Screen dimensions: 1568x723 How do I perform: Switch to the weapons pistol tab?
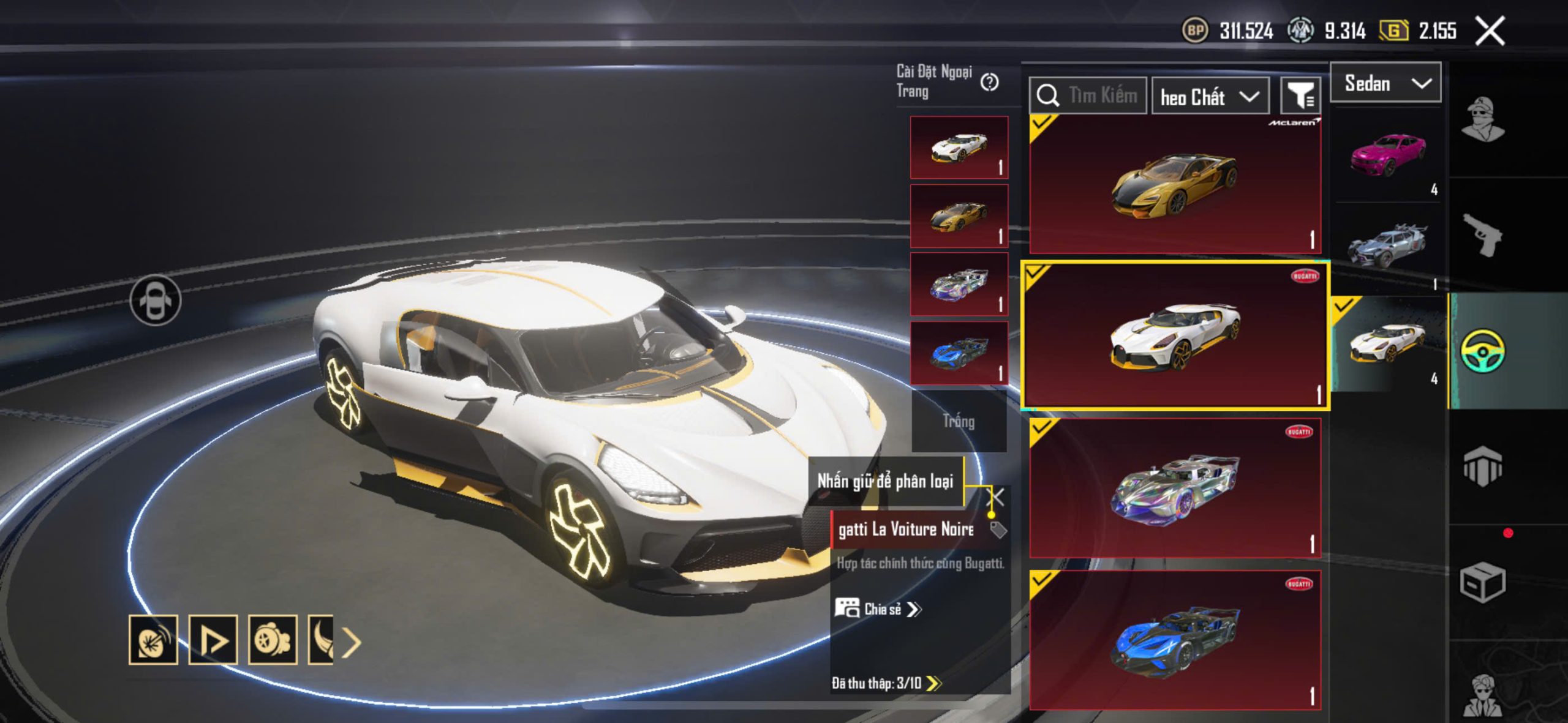1482,234
